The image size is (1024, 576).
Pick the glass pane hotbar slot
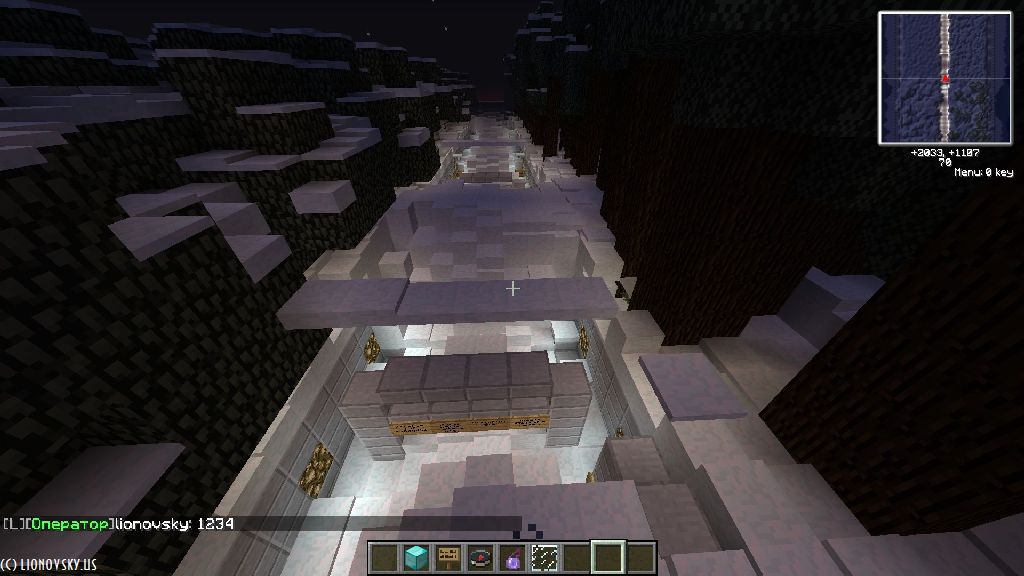pyautogui.click(x=545, y=558)
